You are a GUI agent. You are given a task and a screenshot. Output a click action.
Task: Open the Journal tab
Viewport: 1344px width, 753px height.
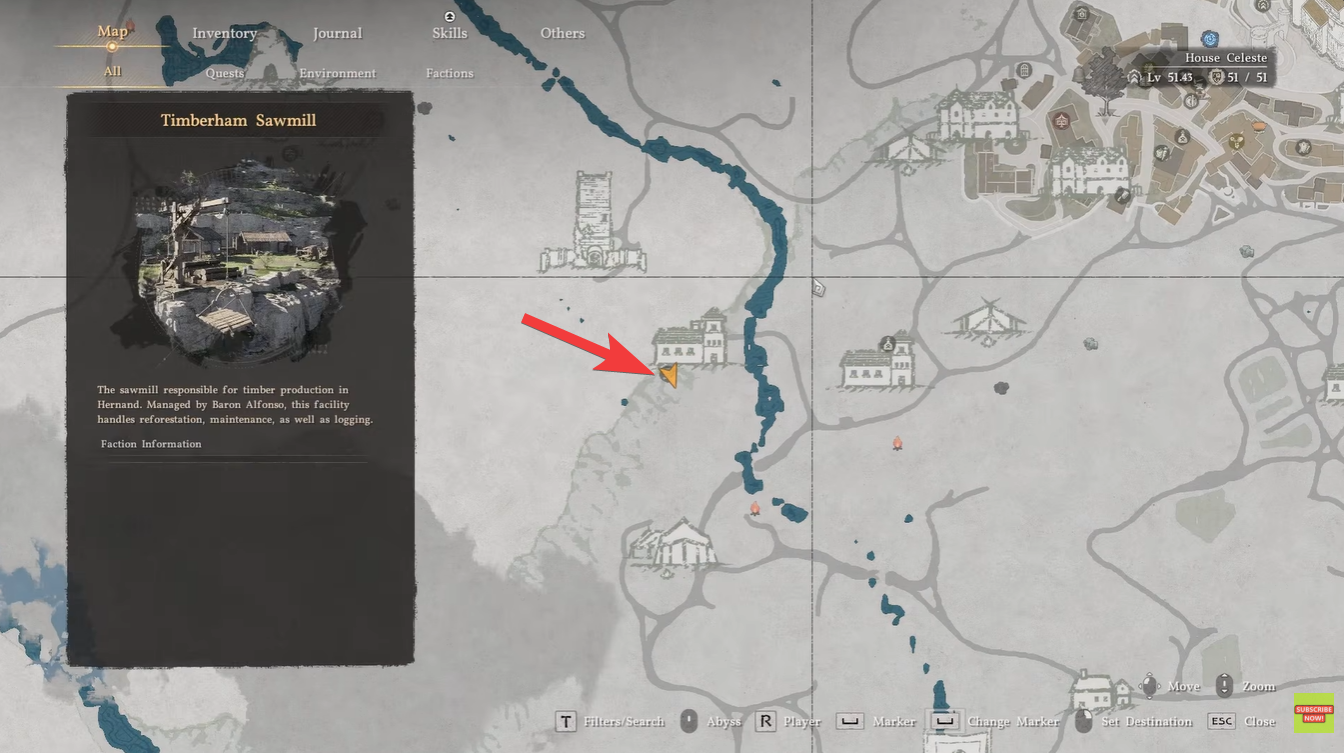[337, 32]
